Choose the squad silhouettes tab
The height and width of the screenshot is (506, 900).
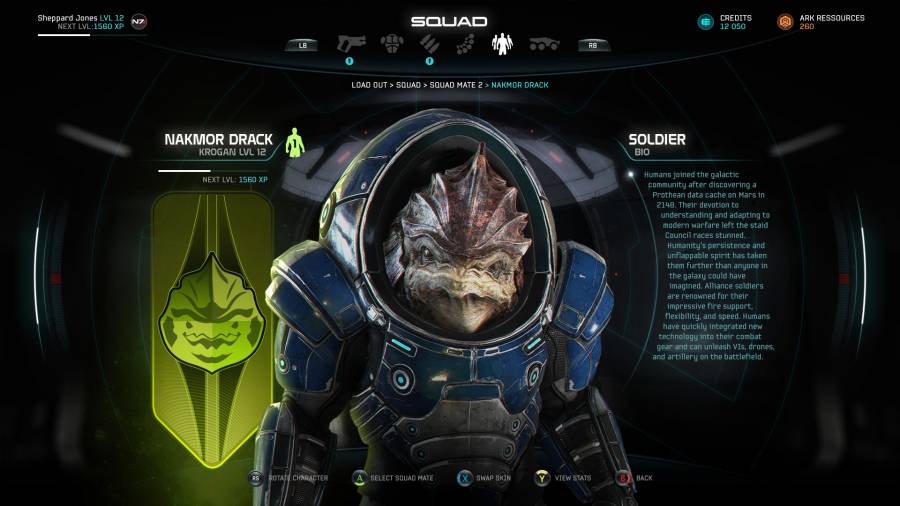click(501, 43)
